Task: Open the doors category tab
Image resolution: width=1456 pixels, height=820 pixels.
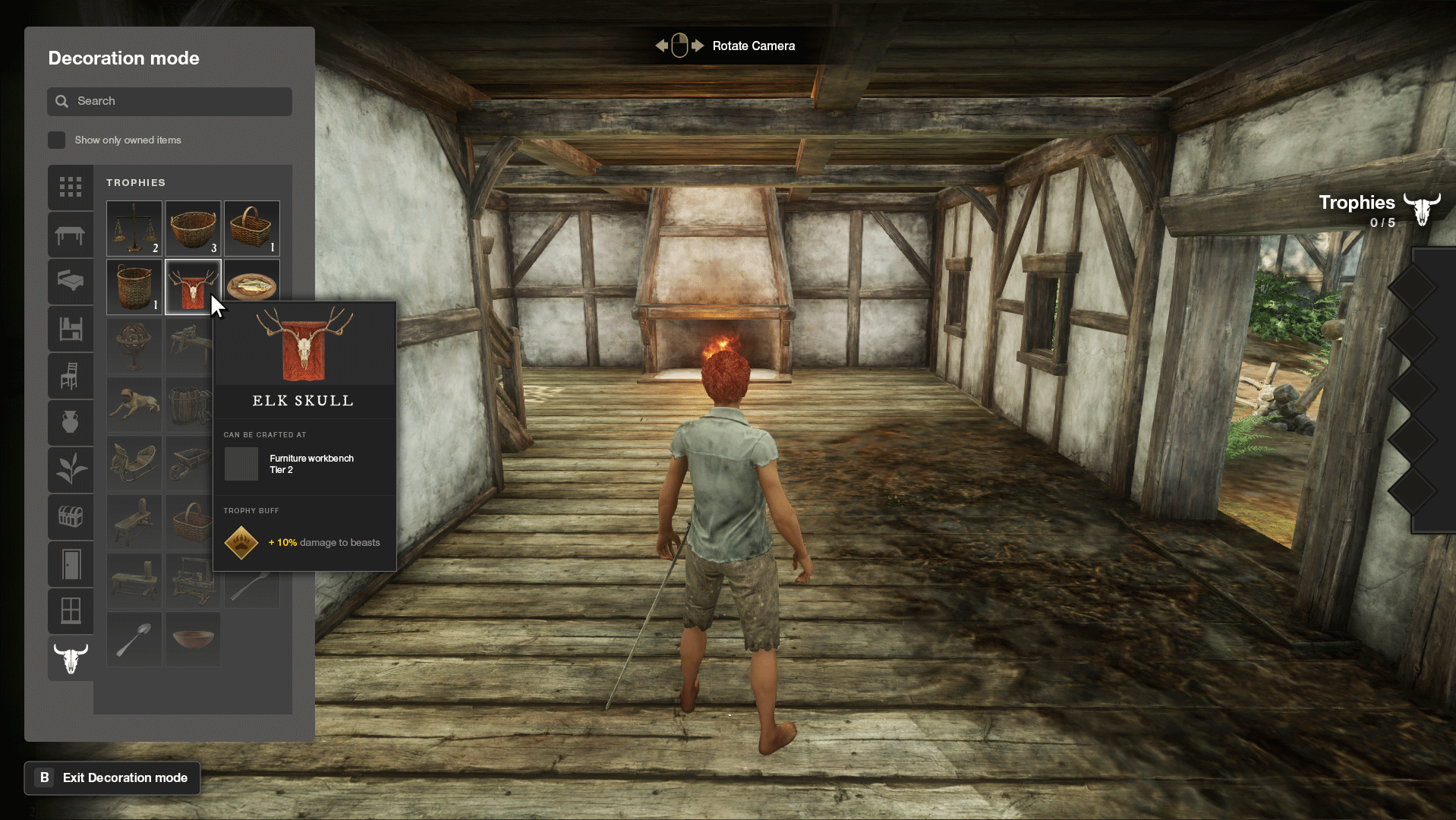Action: coord(71,564)
